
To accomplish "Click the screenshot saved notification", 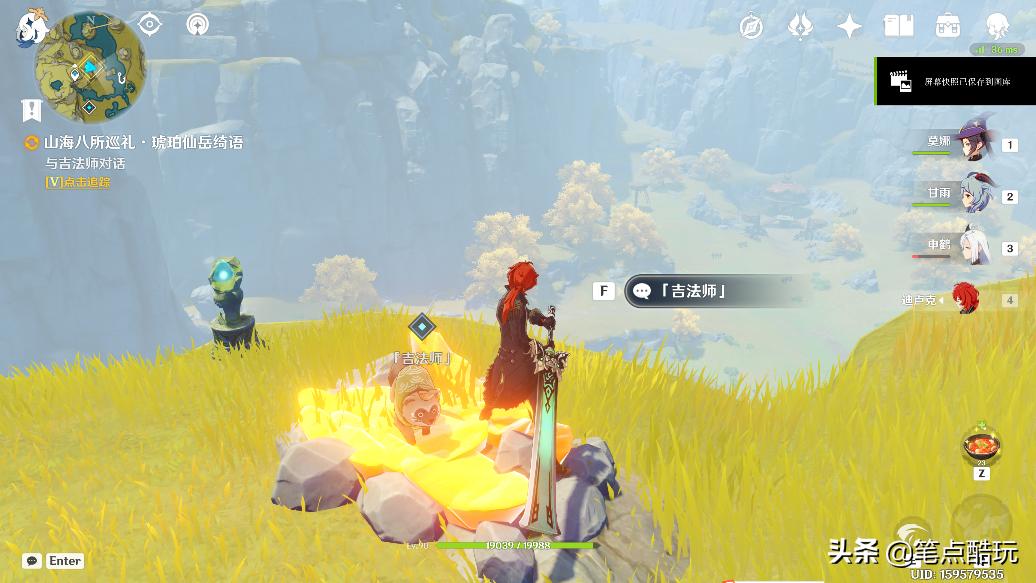I will [x=954, y=82].
